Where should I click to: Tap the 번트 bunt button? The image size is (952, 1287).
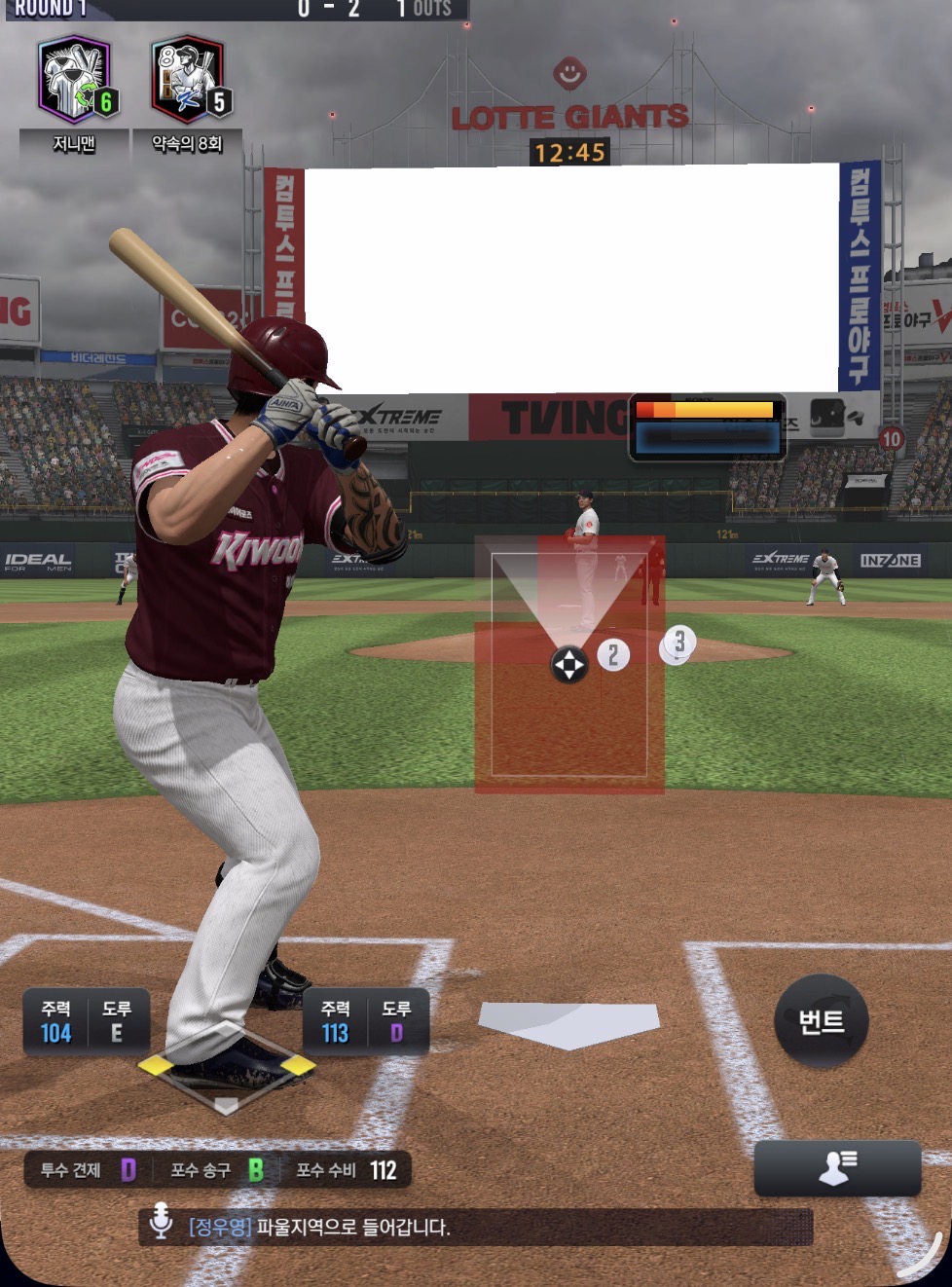point(821,1021)
